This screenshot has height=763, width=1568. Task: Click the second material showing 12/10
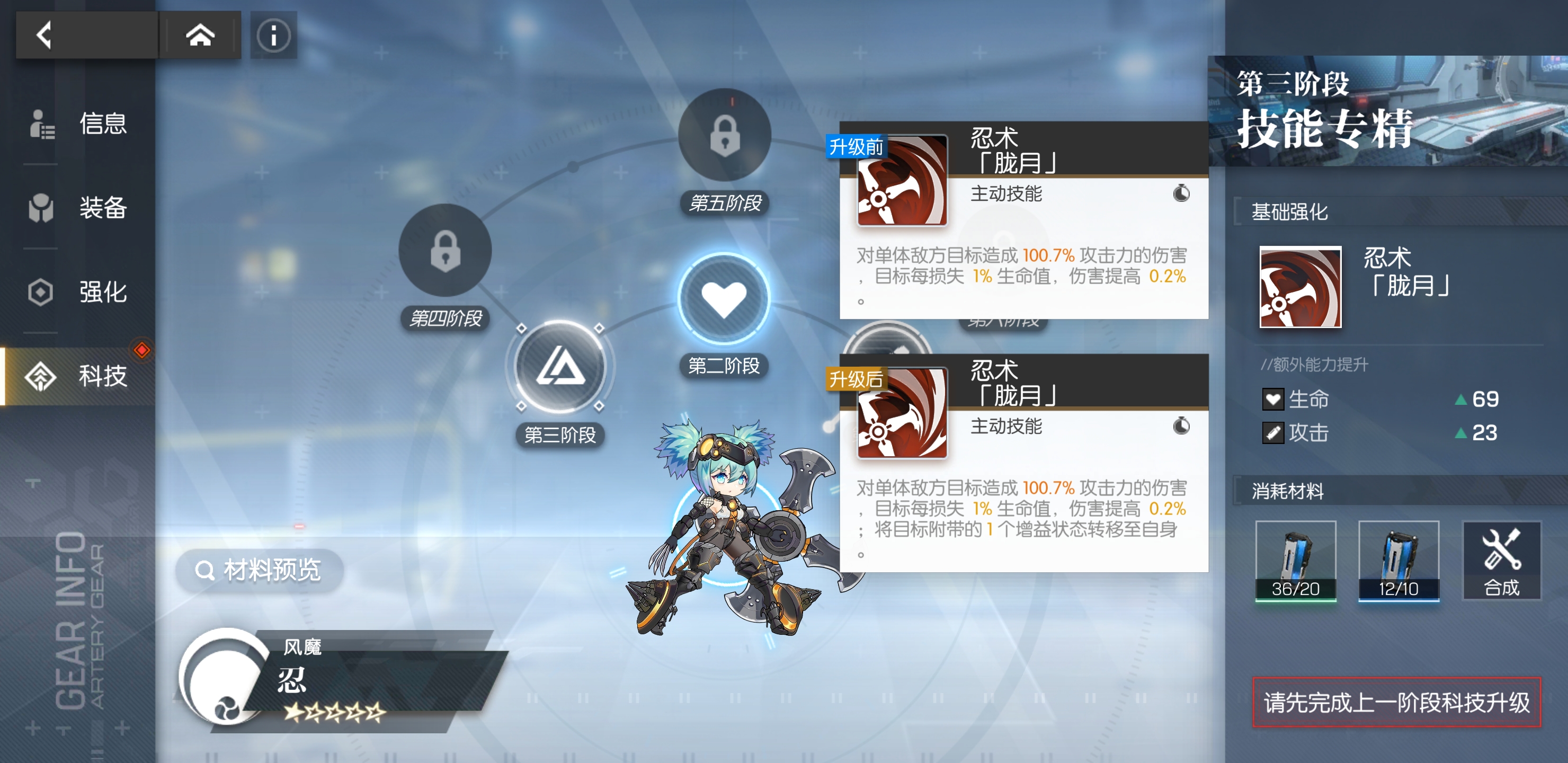pyautogui.click(x=1398, y=560)
